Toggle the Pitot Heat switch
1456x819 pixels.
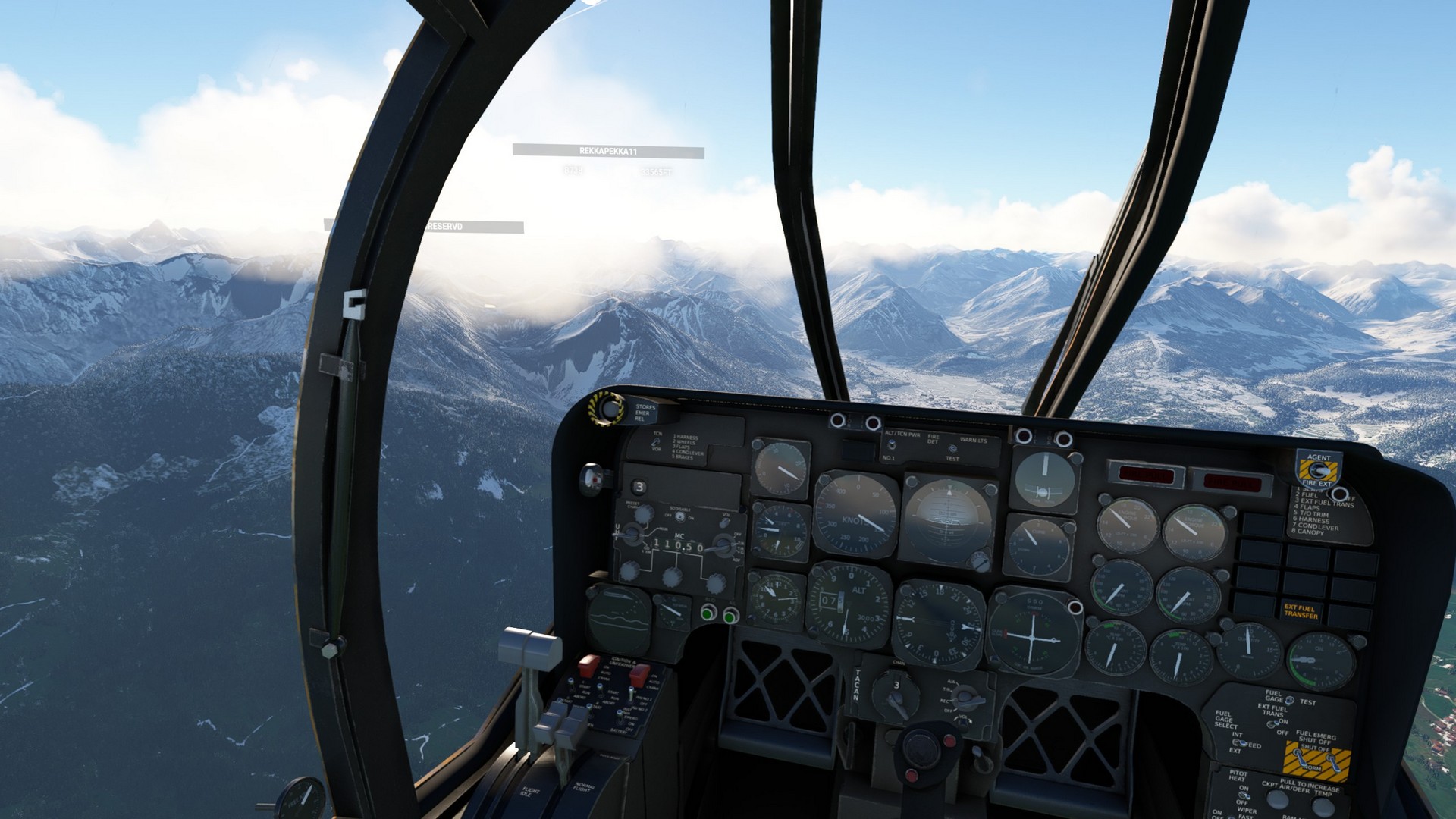pos(1244,795)
